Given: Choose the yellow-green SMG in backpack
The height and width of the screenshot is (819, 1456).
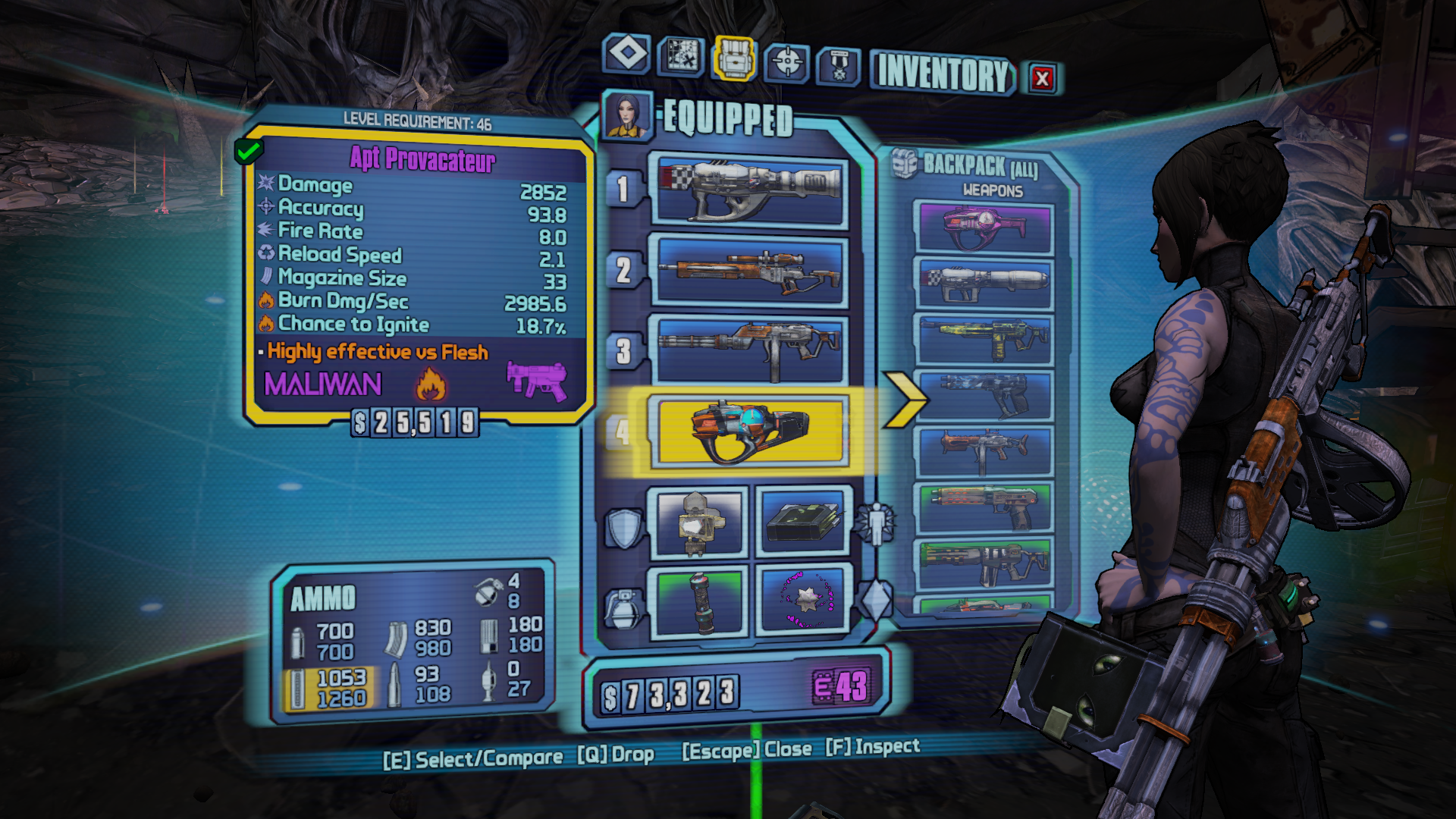Looking at the screenshot, I should tap(984, 339).
